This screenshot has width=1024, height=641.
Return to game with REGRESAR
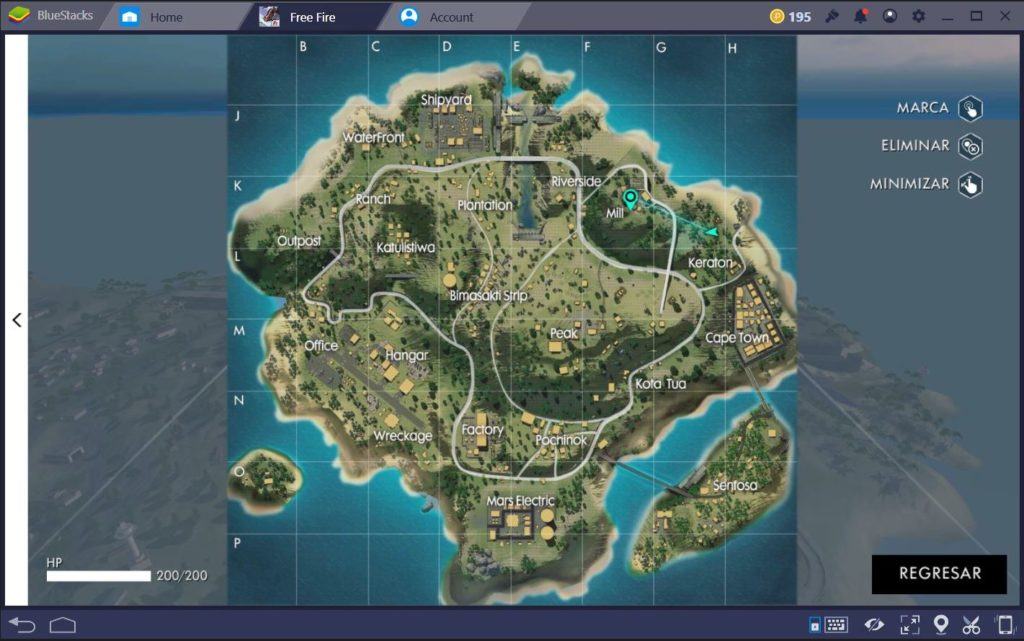(939, 574)
